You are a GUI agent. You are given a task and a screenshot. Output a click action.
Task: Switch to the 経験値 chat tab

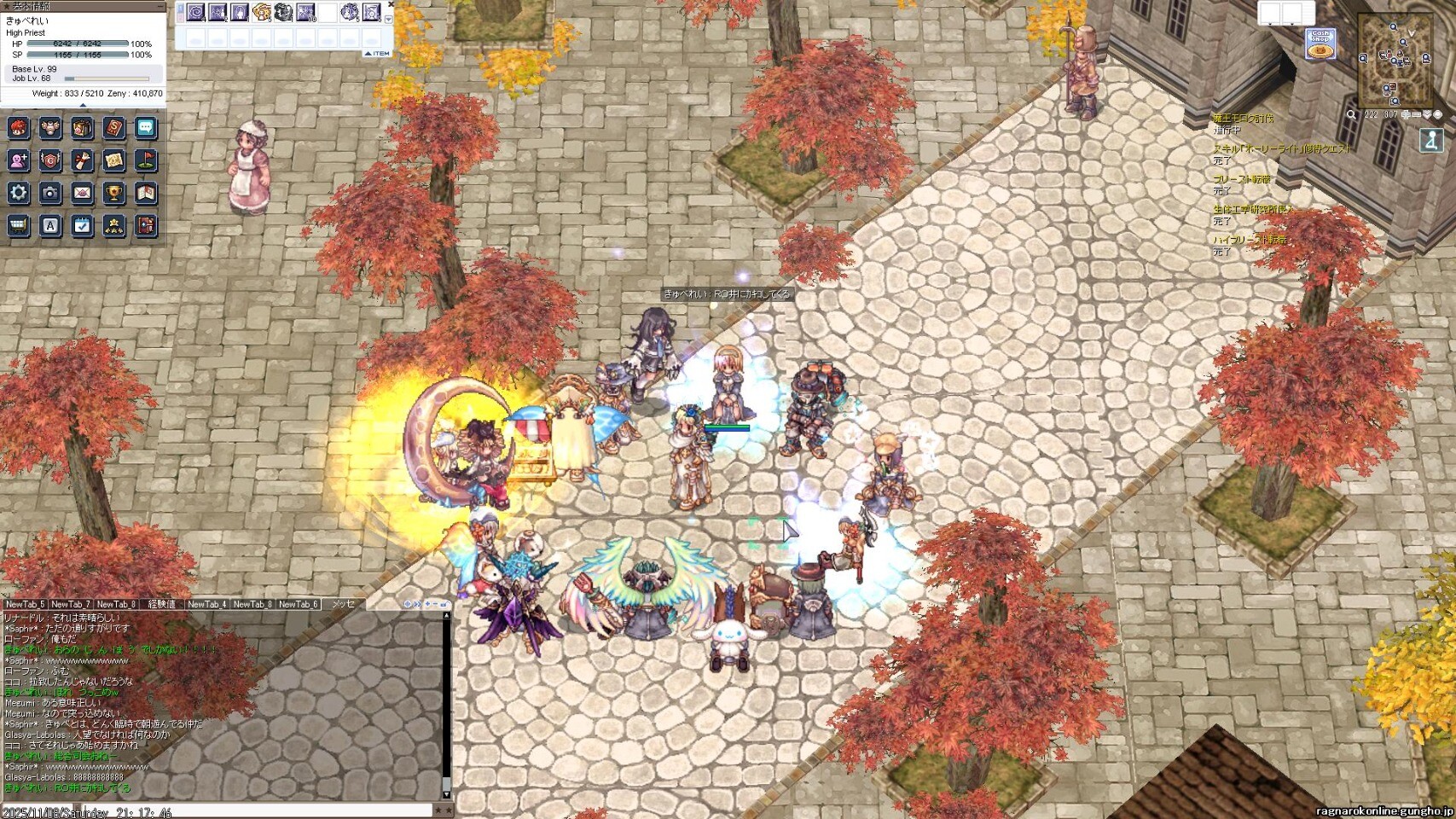pyautogui.click(x=162, y=604)
